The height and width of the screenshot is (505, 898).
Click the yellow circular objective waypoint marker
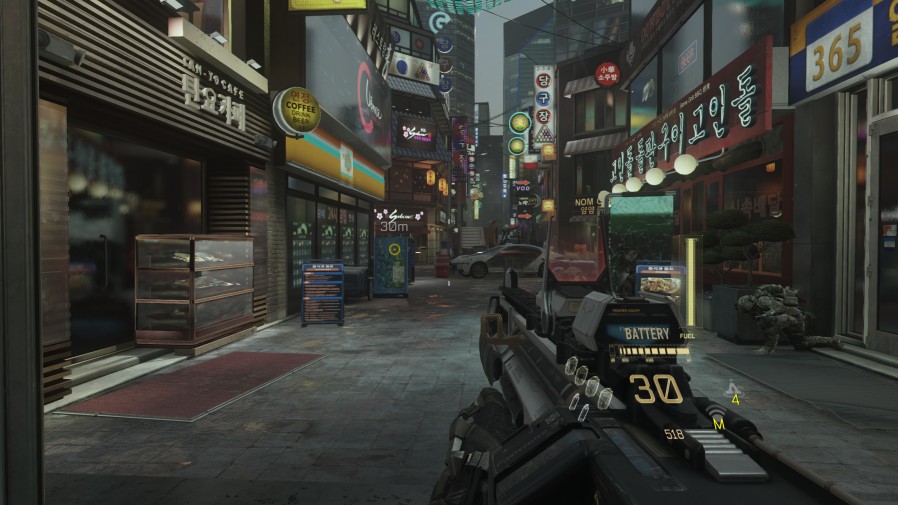tap(394, 250)
